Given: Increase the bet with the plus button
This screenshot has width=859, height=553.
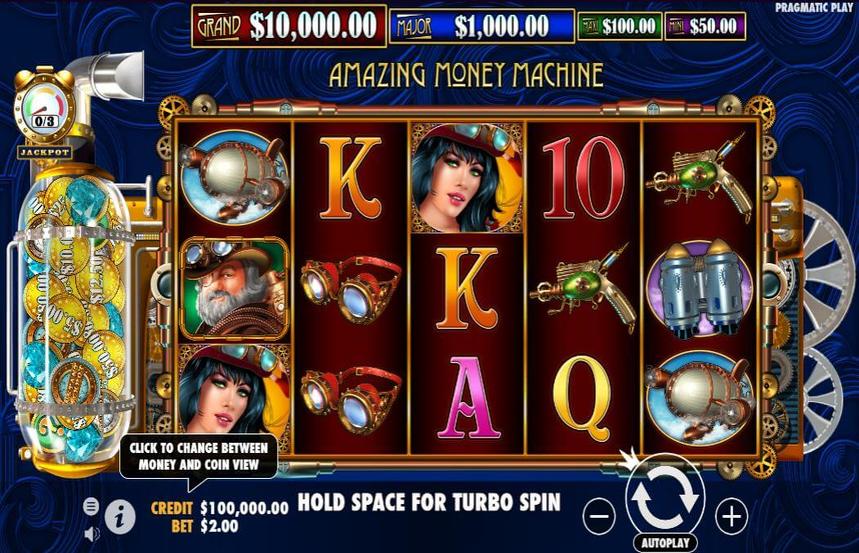Looking at the screenshot, I should point(732,516).
